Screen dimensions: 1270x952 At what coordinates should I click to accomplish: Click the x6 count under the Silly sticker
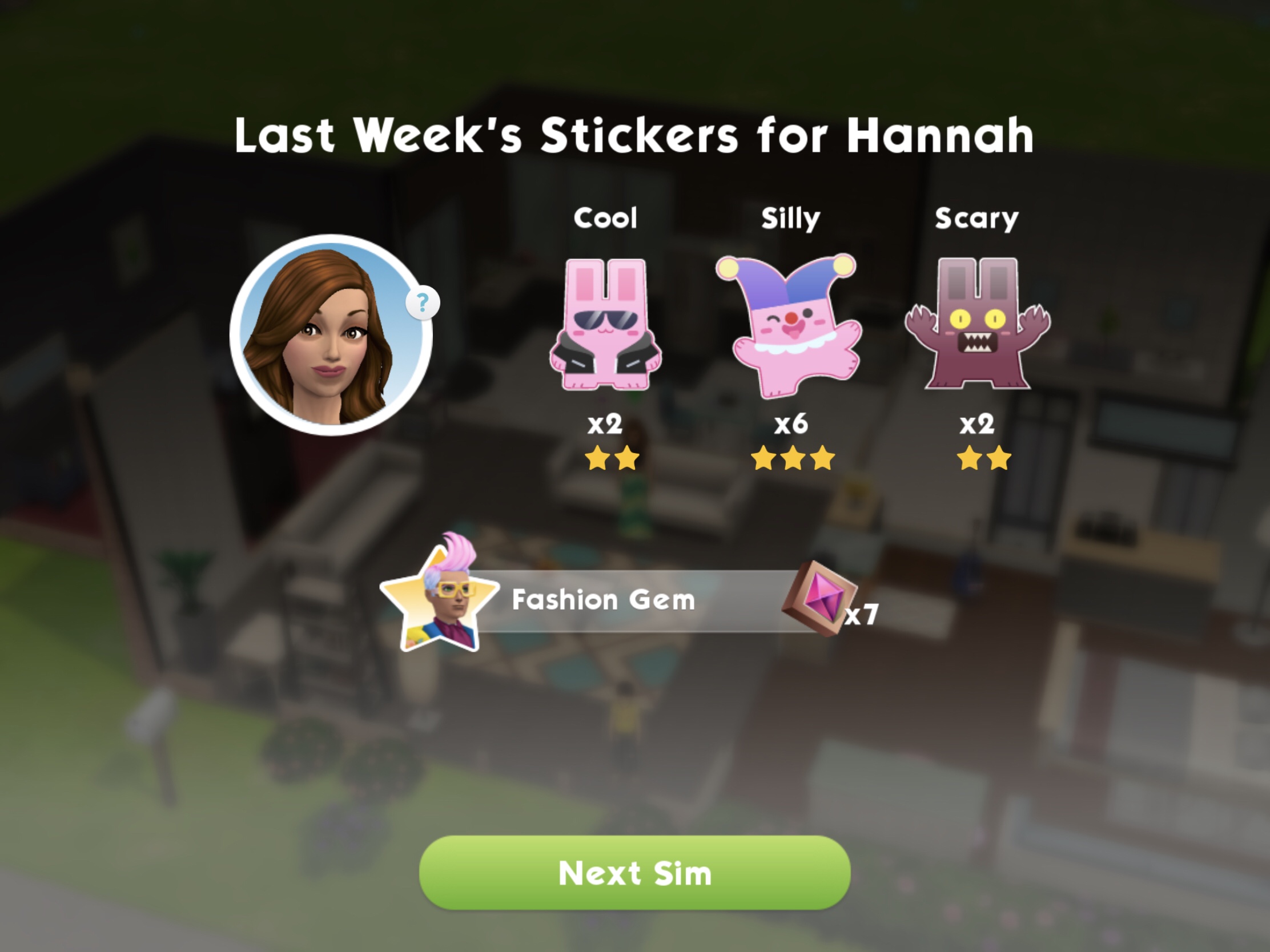point(790,425)
